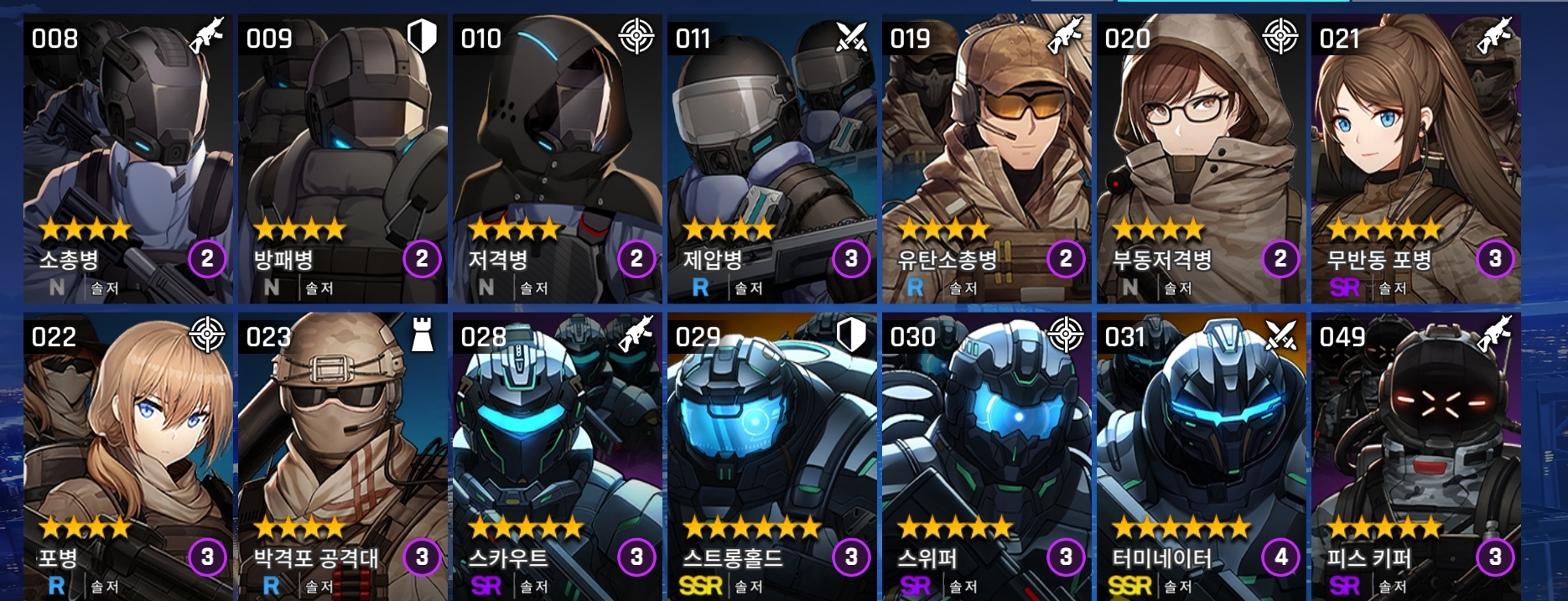Select the 008 소총병 unit card
Image resolution: width=1568 pixels, height=601 pixels.
128,159
